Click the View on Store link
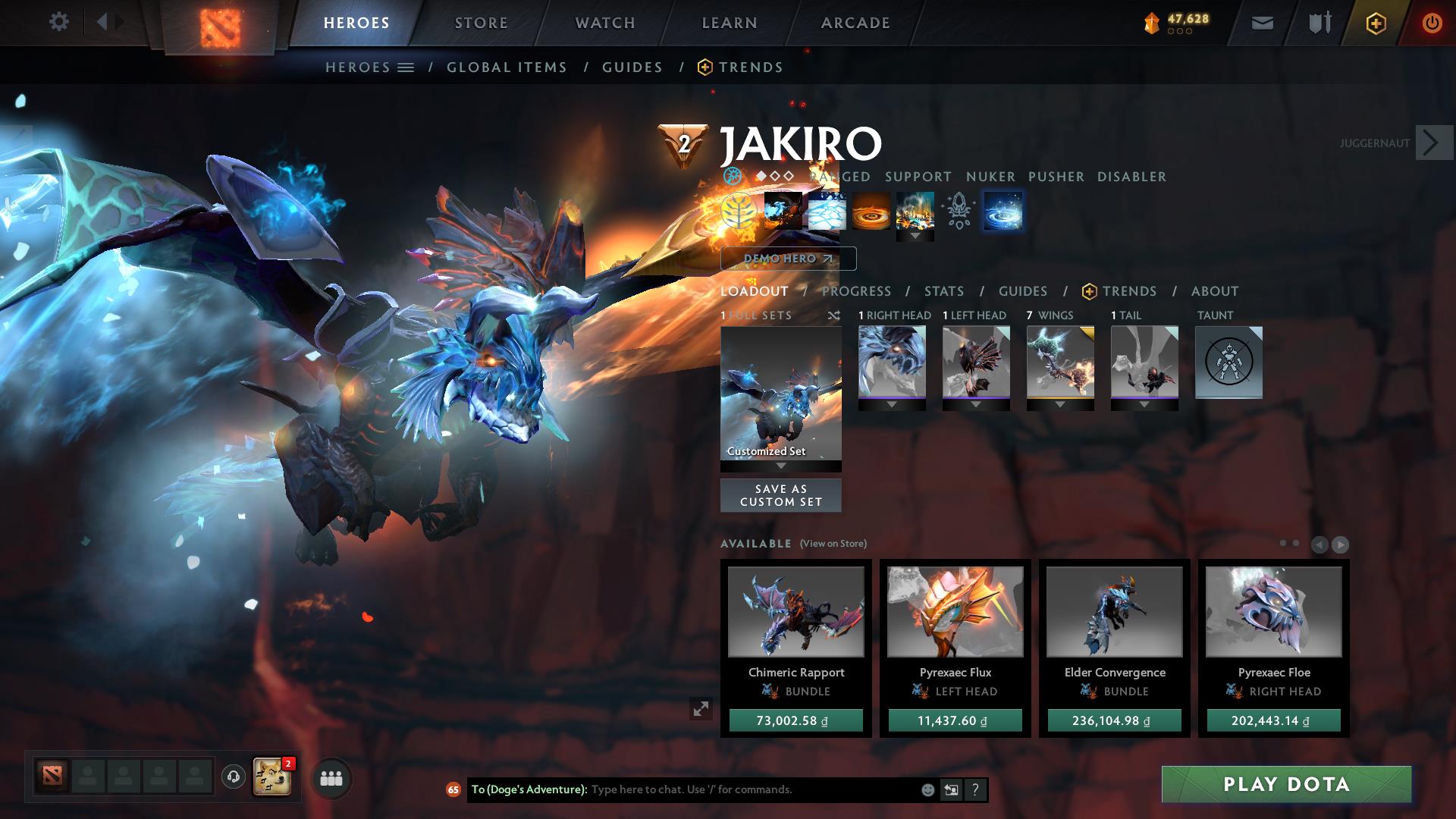This screenshot has height=819, width=1456. 832,544
